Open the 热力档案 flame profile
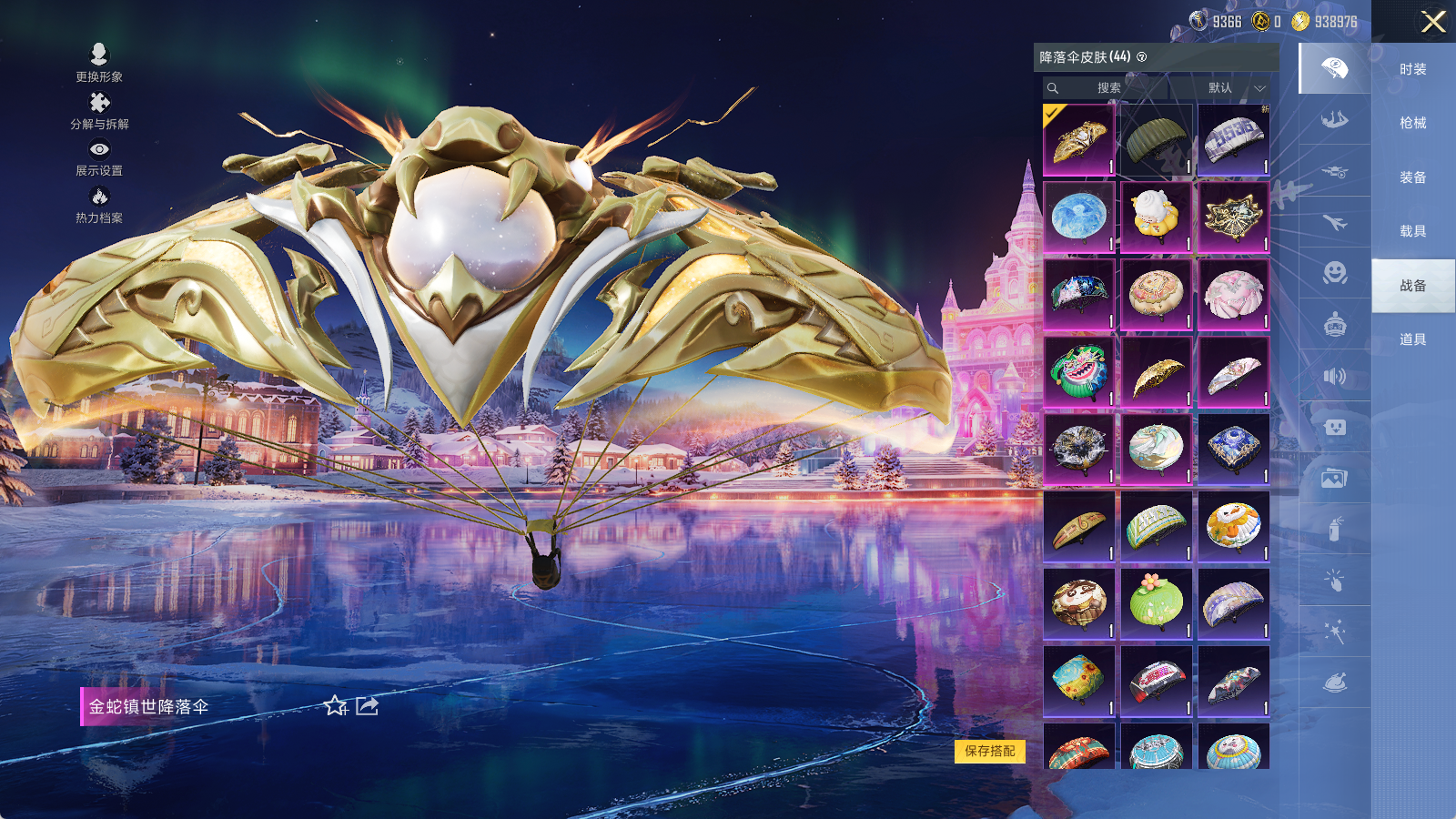 (x=99, y=205)
